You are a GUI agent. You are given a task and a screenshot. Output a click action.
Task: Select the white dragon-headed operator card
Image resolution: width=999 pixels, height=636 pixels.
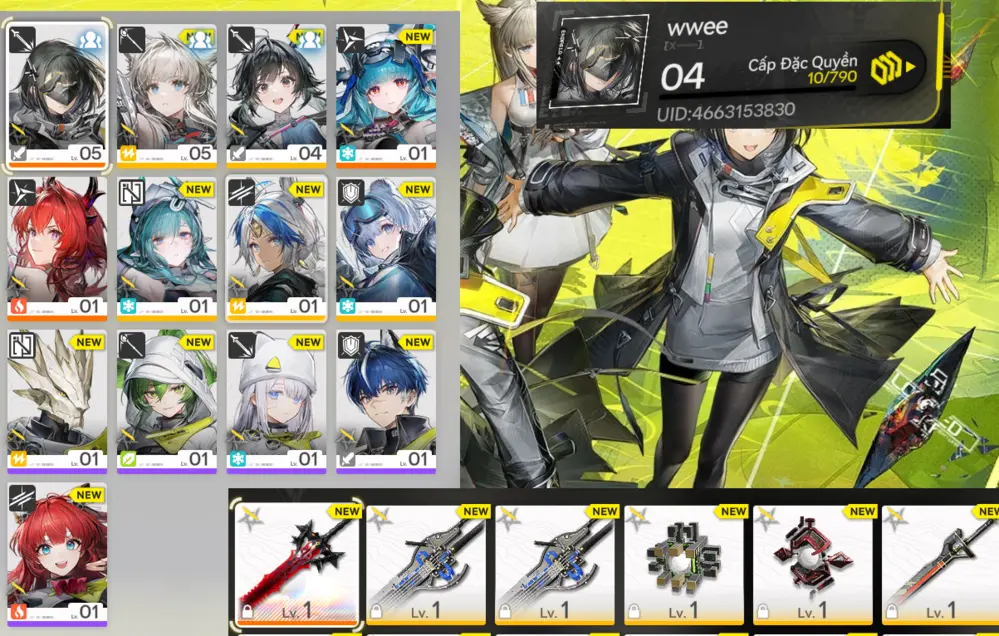58,401
